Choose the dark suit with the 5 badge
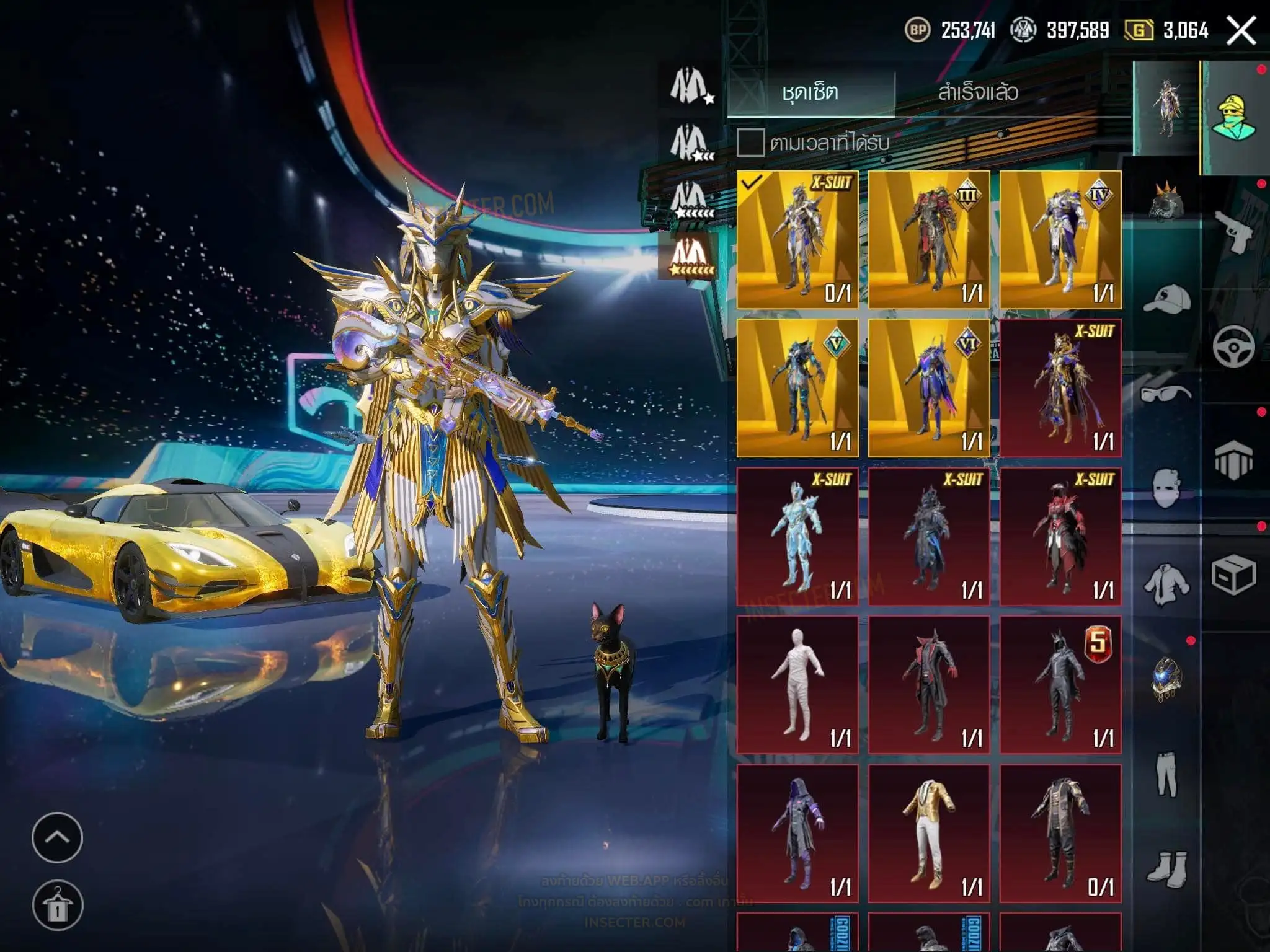This screenshot has height=952, width=1270. click(1060, 685)
